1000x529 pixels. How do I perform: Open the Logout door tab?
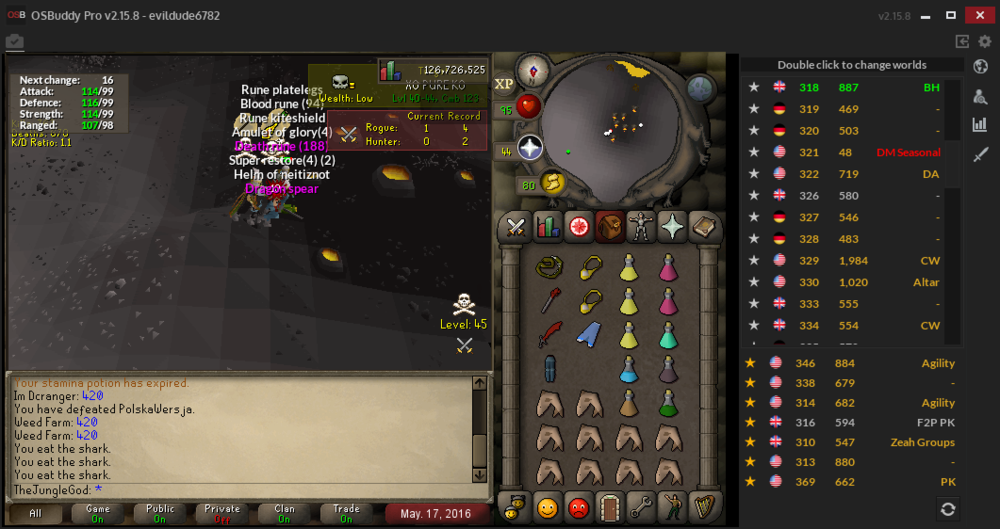(610, 506)
